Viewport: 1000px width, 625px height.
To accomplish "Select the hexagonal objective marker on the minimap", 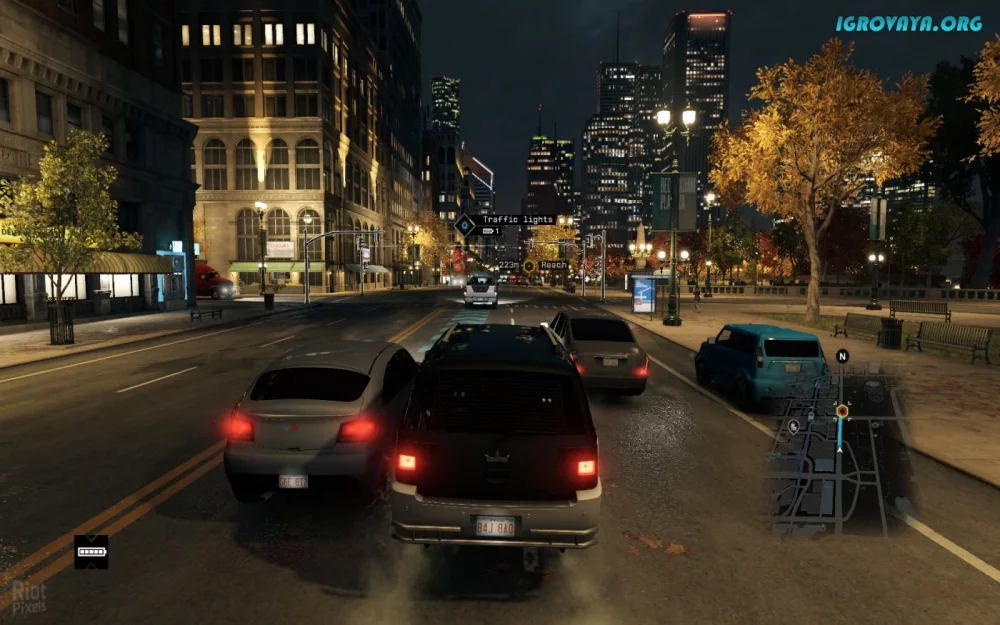I will (842, 411).
